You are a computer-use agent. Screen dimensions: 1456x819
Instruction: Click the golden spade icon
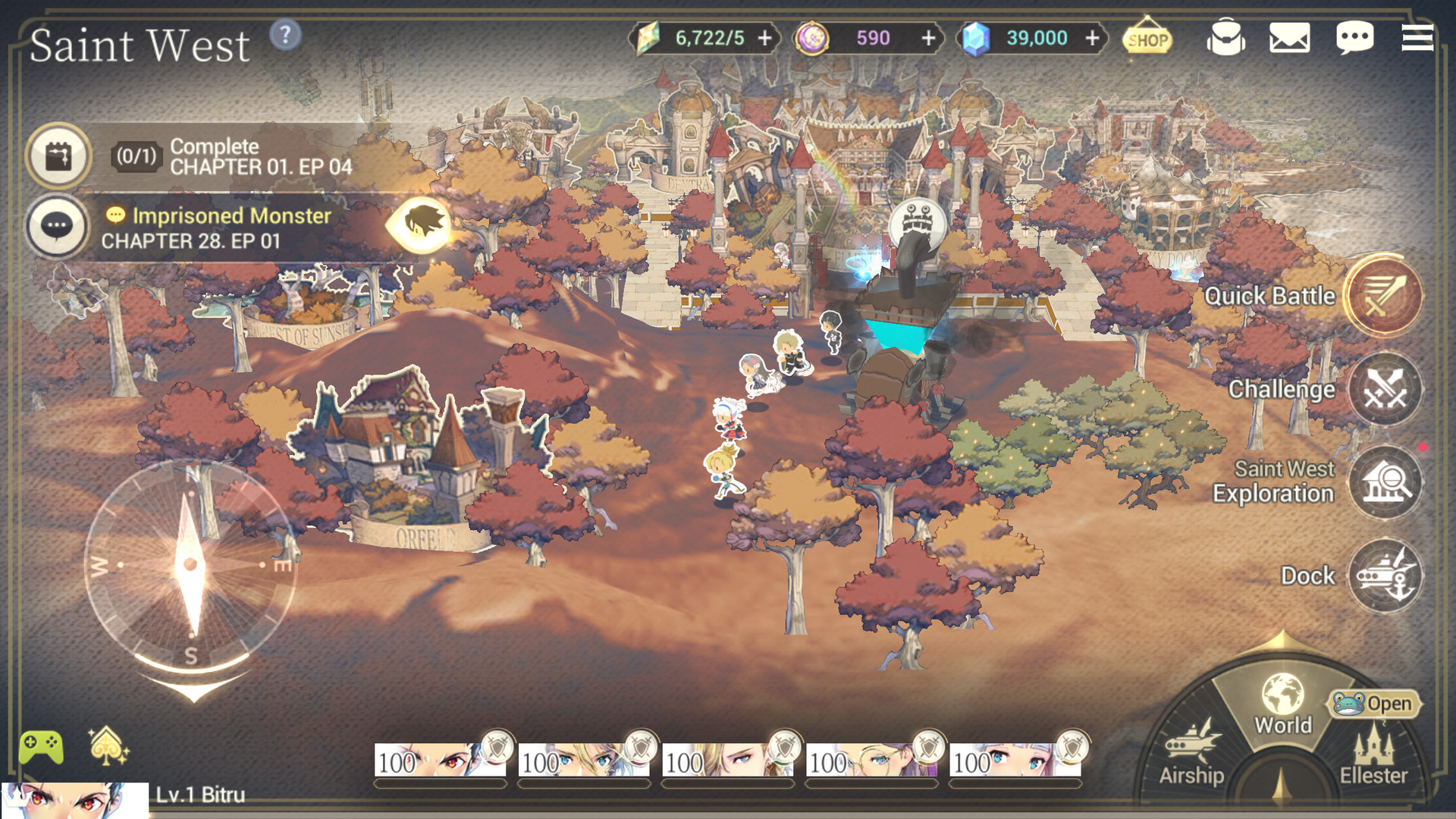pyautogui.click(x=108, y=746)
